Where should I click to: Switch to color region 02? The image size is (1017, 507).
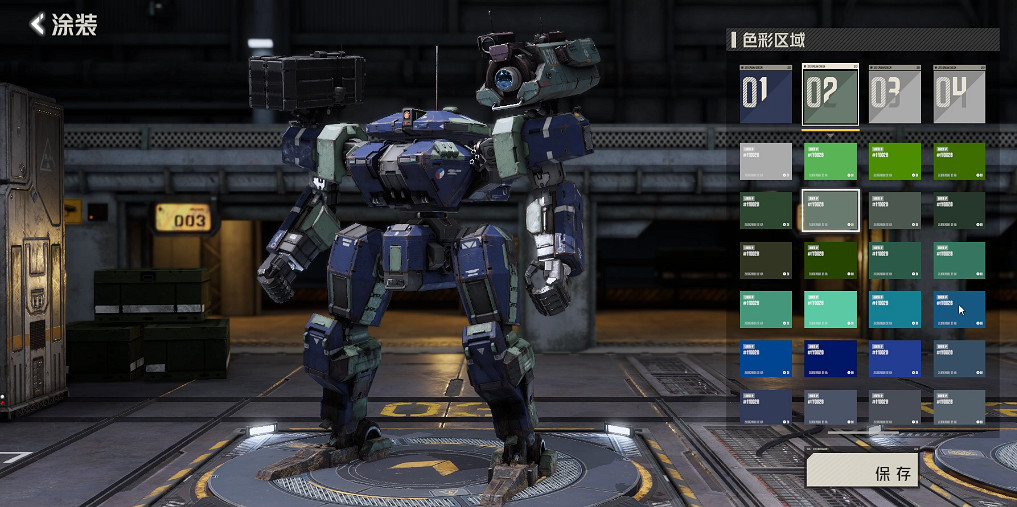point(830,94)
